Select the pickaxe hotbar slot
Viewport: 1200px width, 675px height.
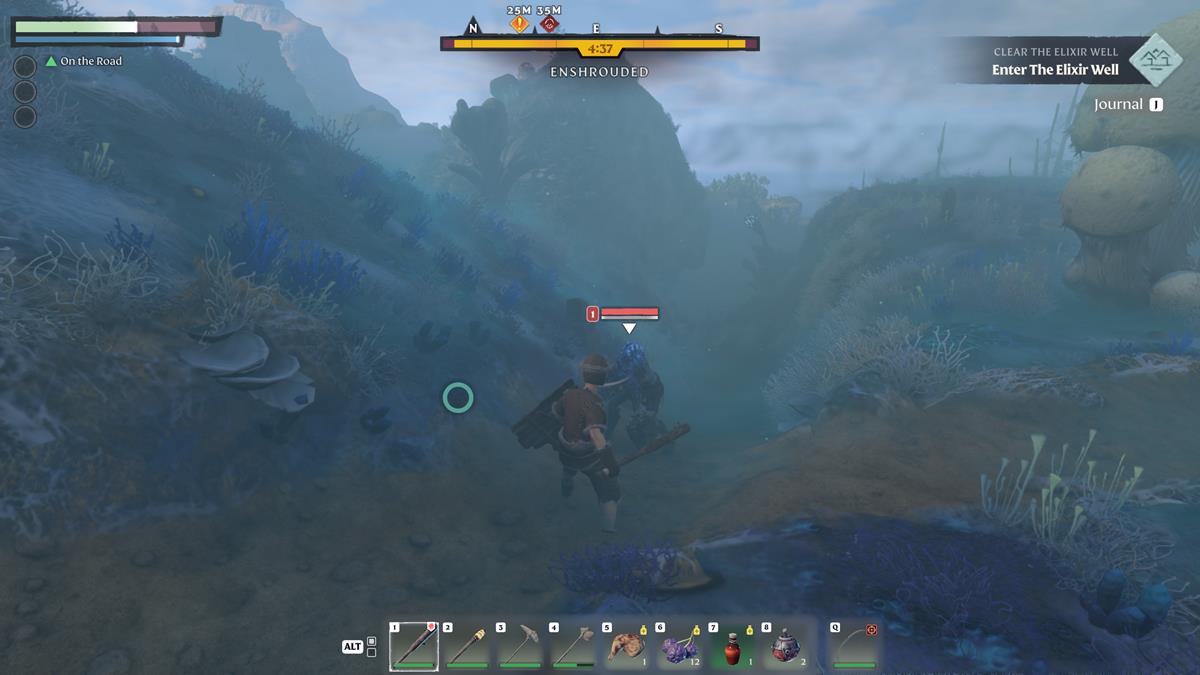(521, 647)
